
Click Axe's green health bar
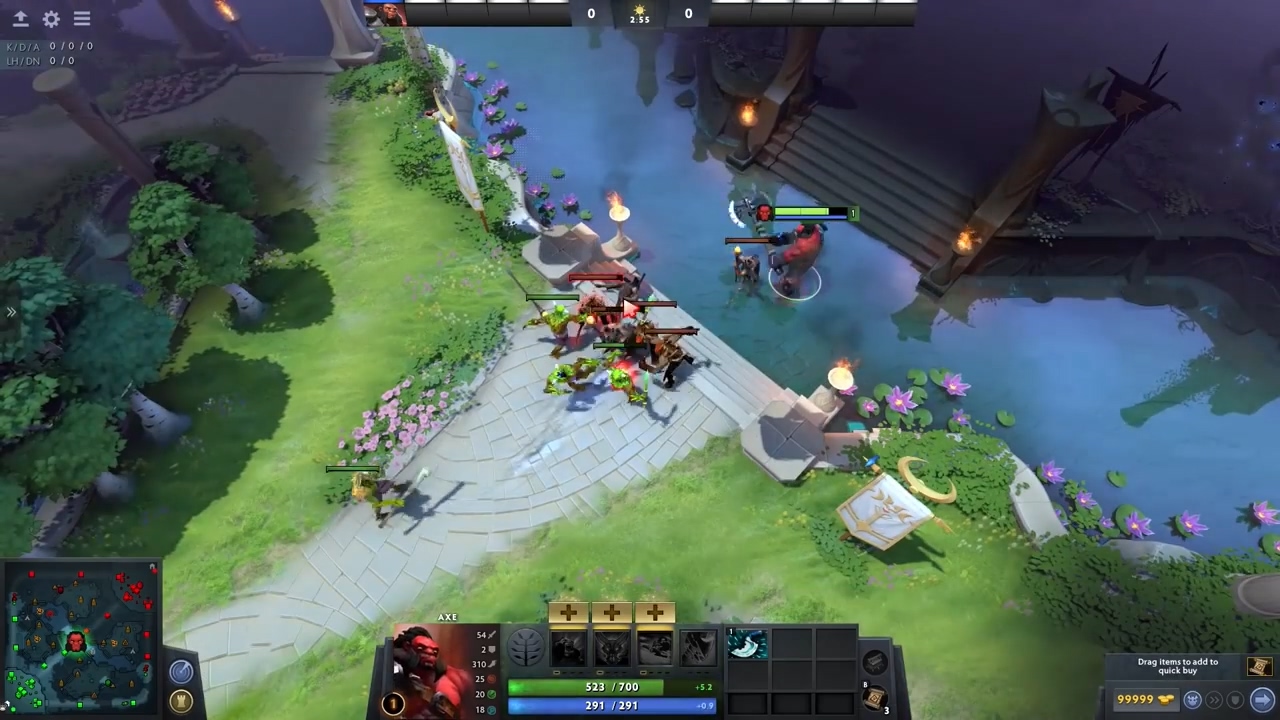pos(612,687)
